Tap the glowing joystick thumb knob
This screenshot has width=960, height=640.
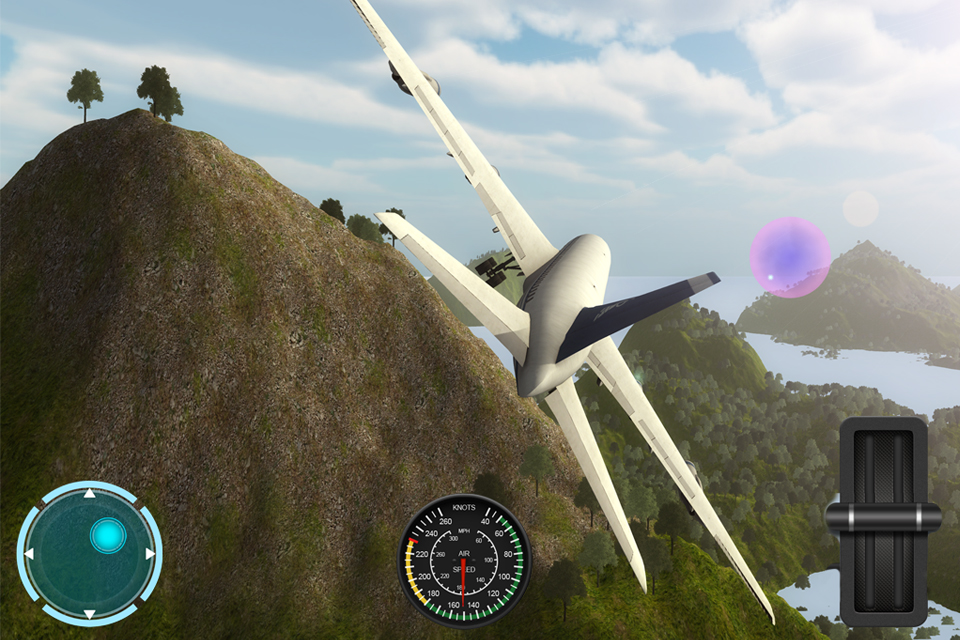tap(107, 536)
